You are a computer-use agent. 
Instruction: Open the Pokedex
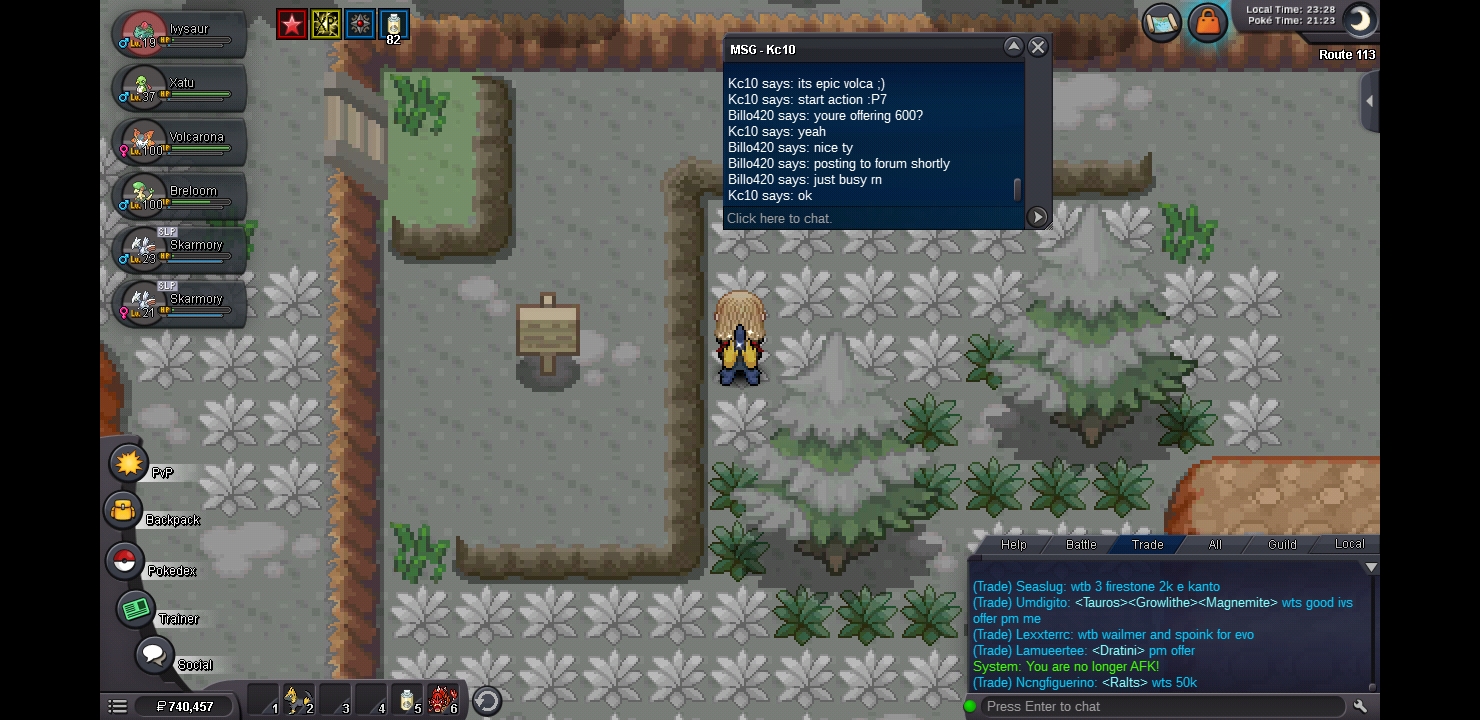tap(125, 561)
